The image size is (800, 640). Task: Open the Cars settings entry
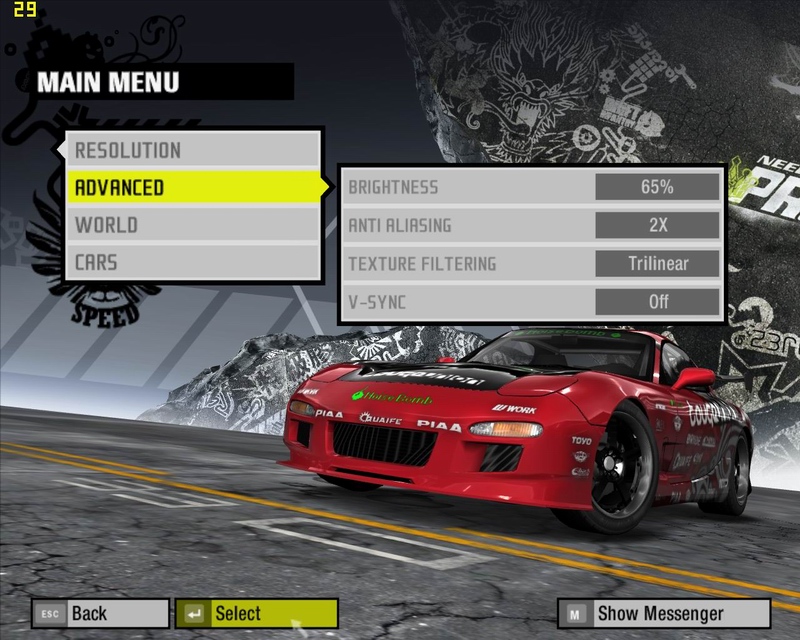coord(194,262)
